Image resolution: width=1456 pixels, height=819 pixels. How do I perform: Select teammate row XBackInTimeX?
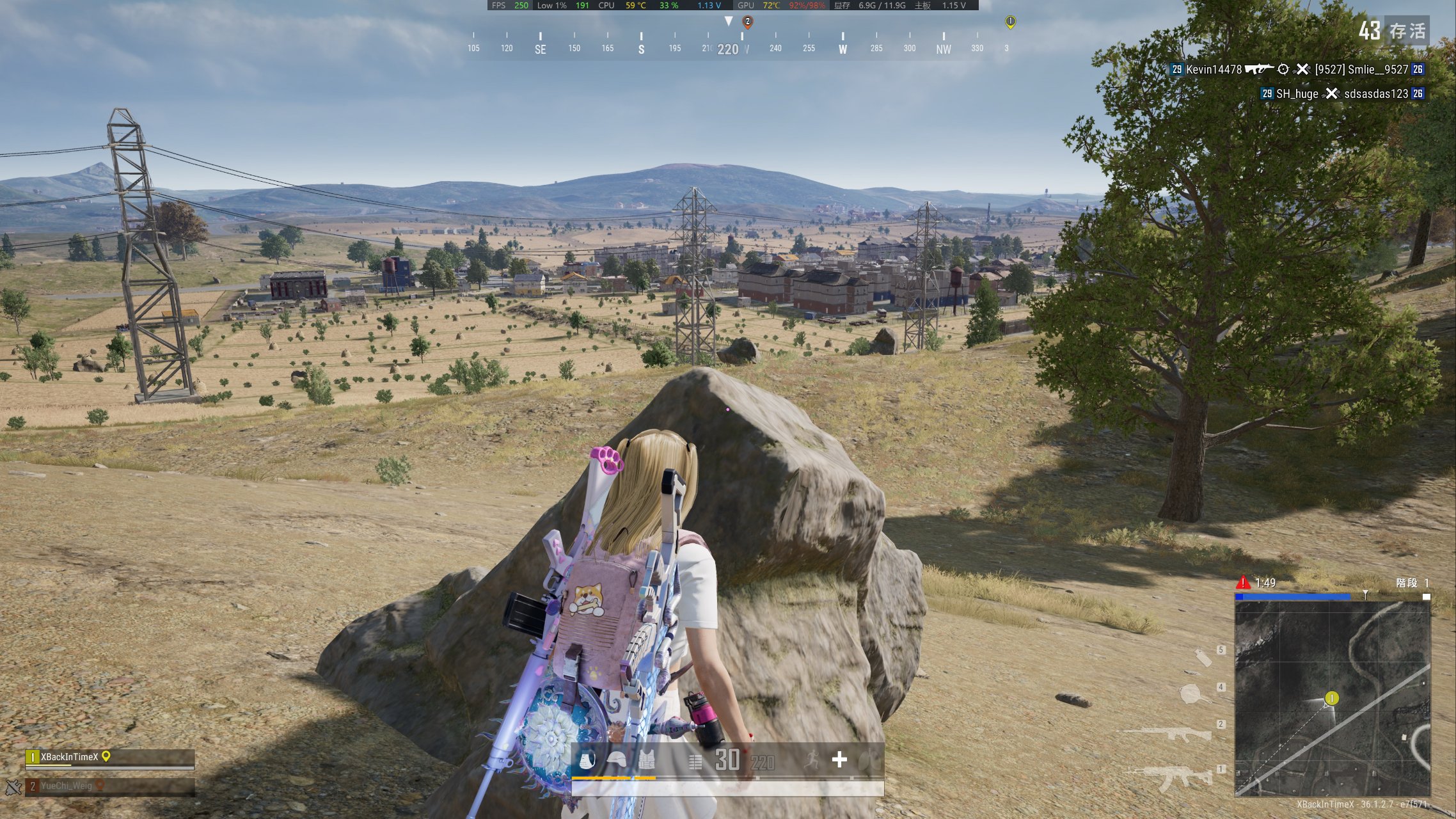pyautogui.click(x=109, y=758)
